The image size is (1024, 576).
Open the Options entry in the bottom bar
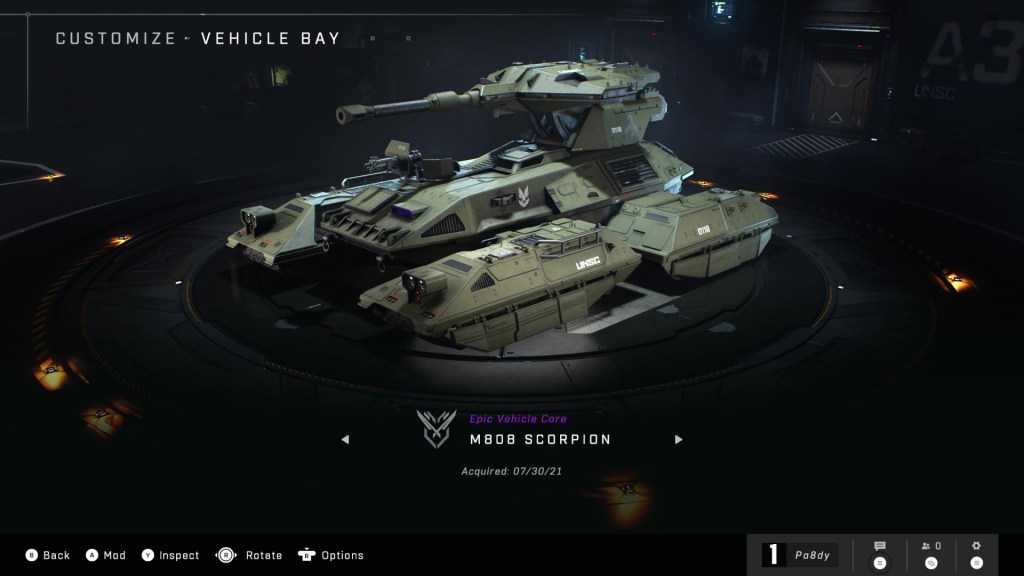(331, 555)
